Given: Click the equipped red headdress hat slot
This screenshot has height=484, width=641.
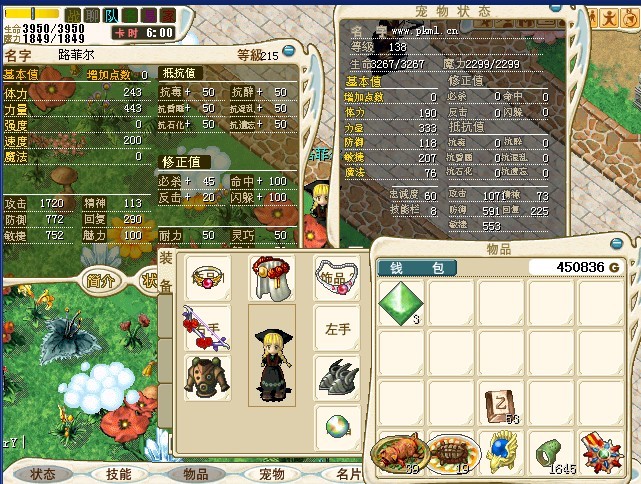Looking at the screenshot, I should click(273, 276).
